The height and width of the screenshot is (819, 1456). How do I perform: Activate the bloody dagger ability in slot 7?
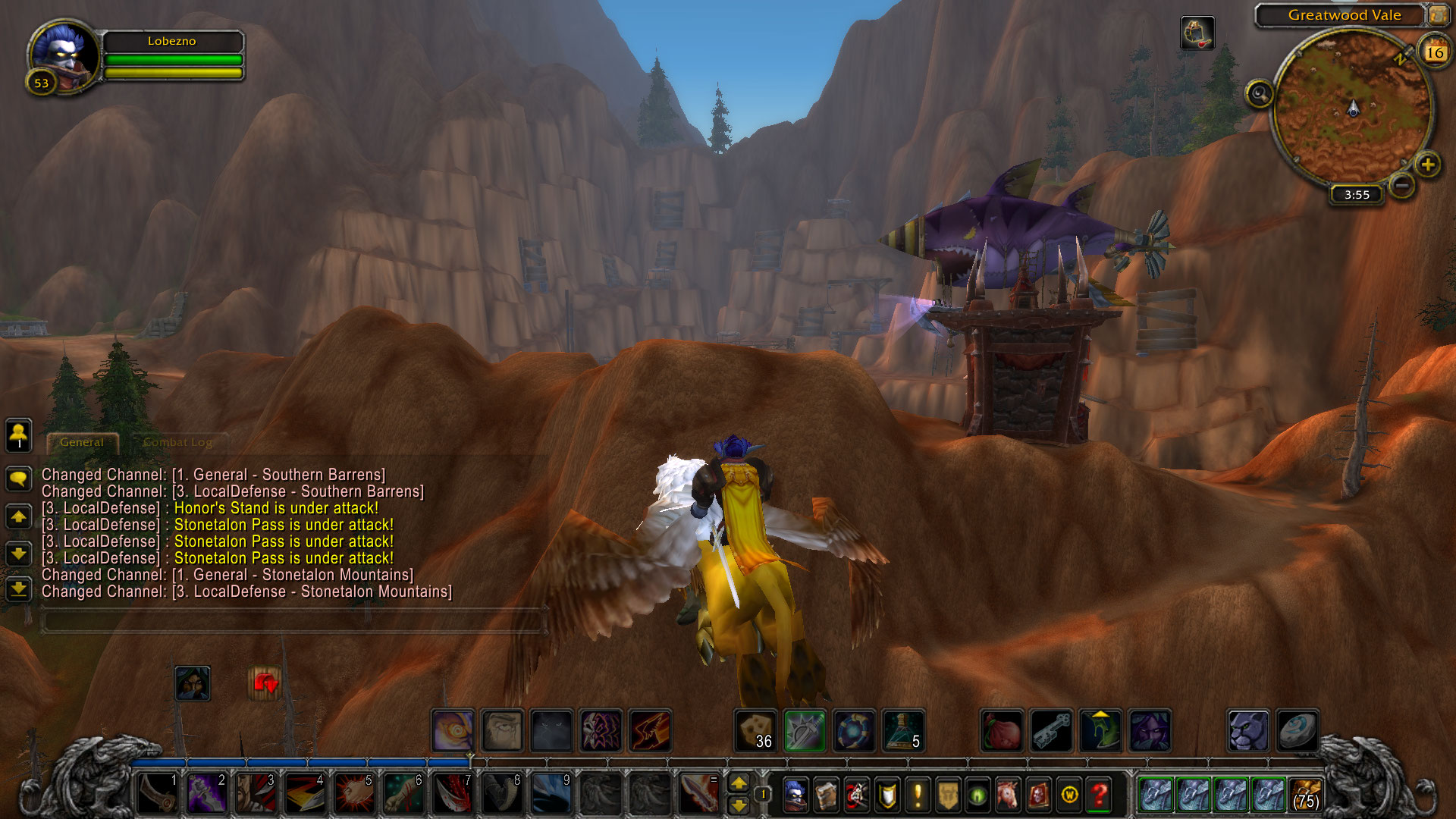[x=453, y=793]
